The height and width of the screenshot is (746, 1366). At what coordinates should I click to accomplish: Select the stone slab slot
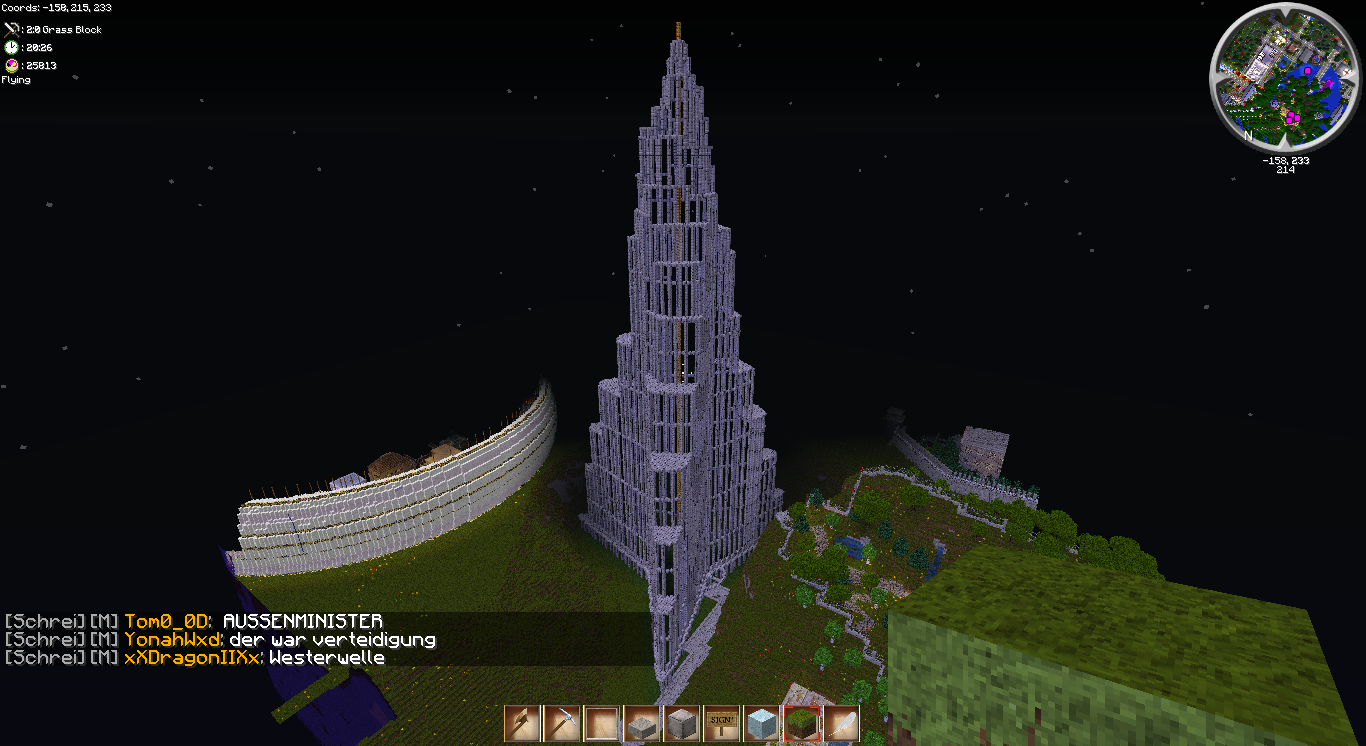pyautogui.click(x=642, y=723)
